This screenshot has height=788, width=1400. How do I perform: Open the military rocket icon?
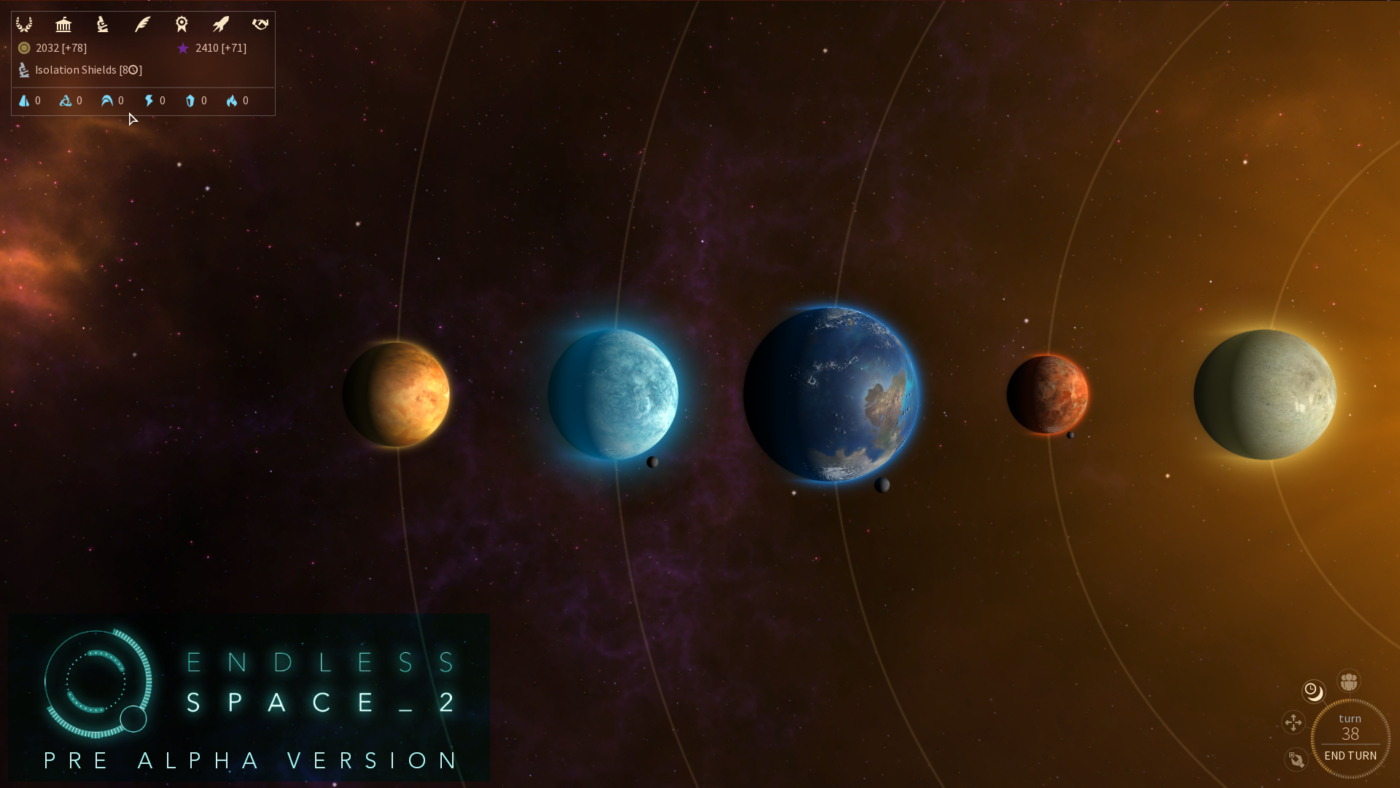[x=219, y=23]
